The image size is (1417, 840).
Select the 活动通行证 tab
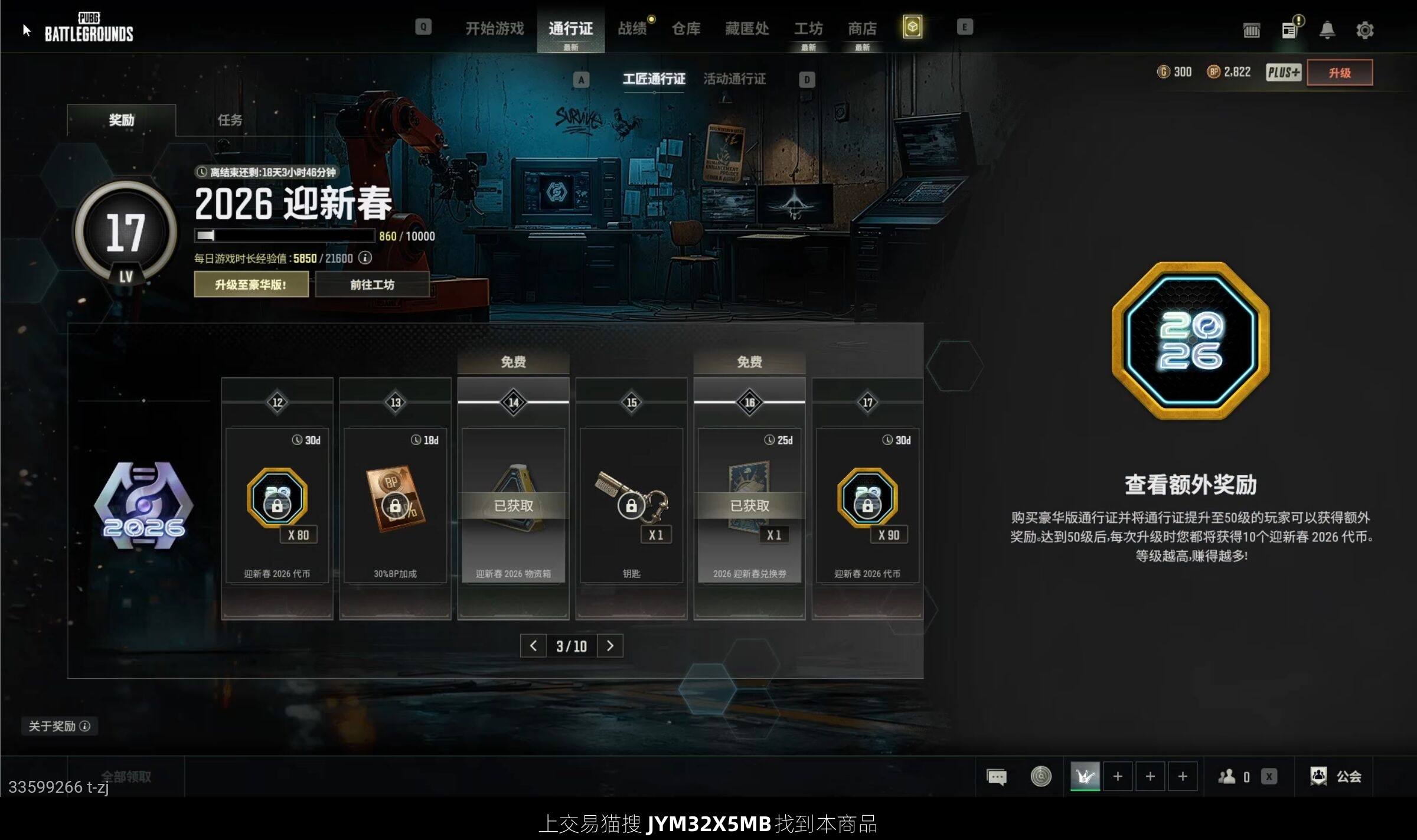pyautogui.click(x=734, y=79)
